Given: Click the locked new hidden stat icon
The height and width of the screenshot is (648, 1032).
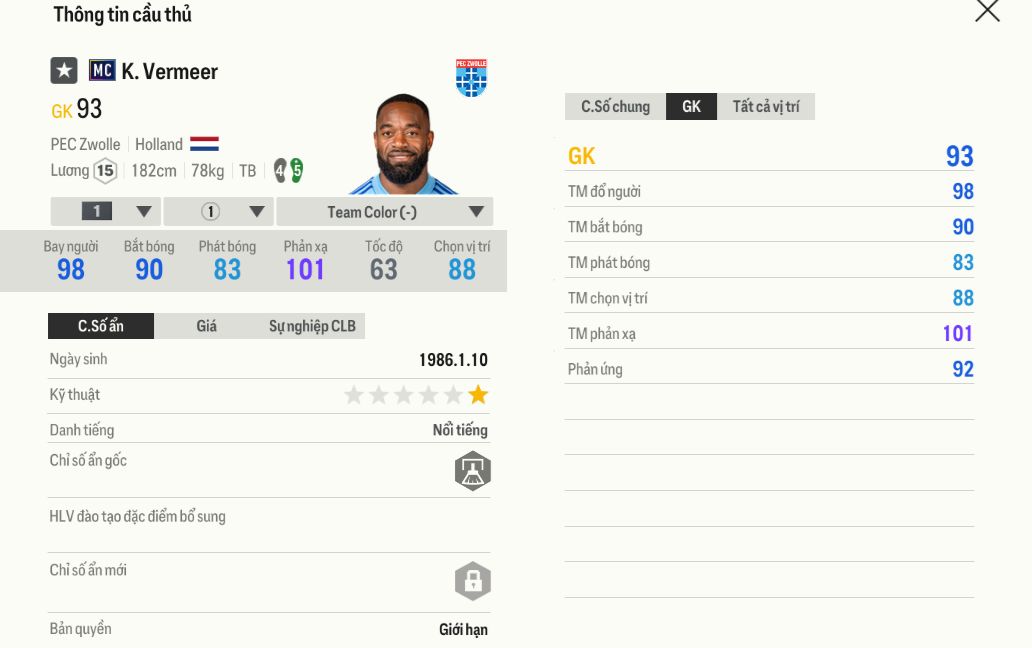Looking at the screenshot, I should [x=473, y=580].
